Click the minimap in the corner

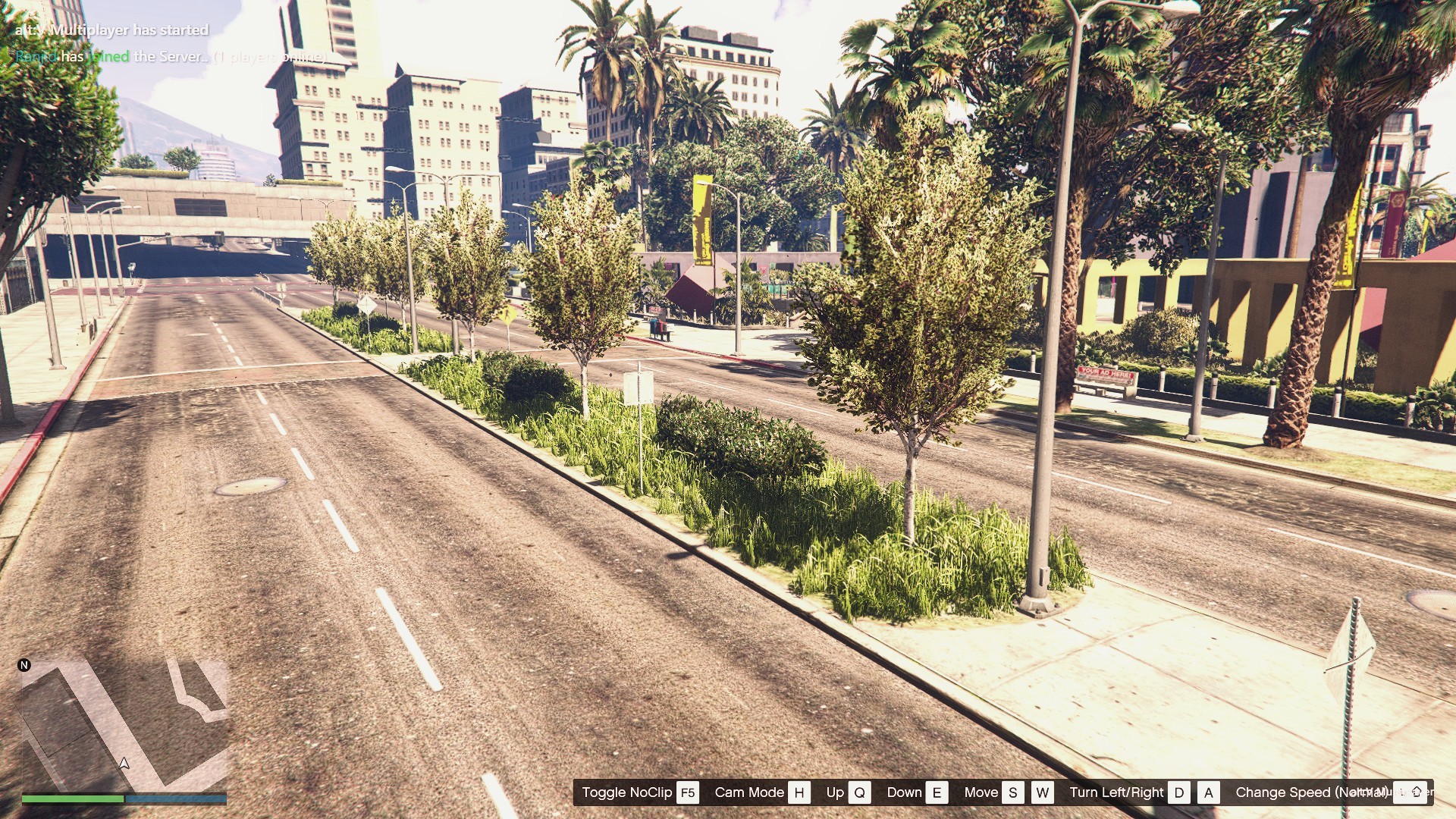tap(124, 724)
